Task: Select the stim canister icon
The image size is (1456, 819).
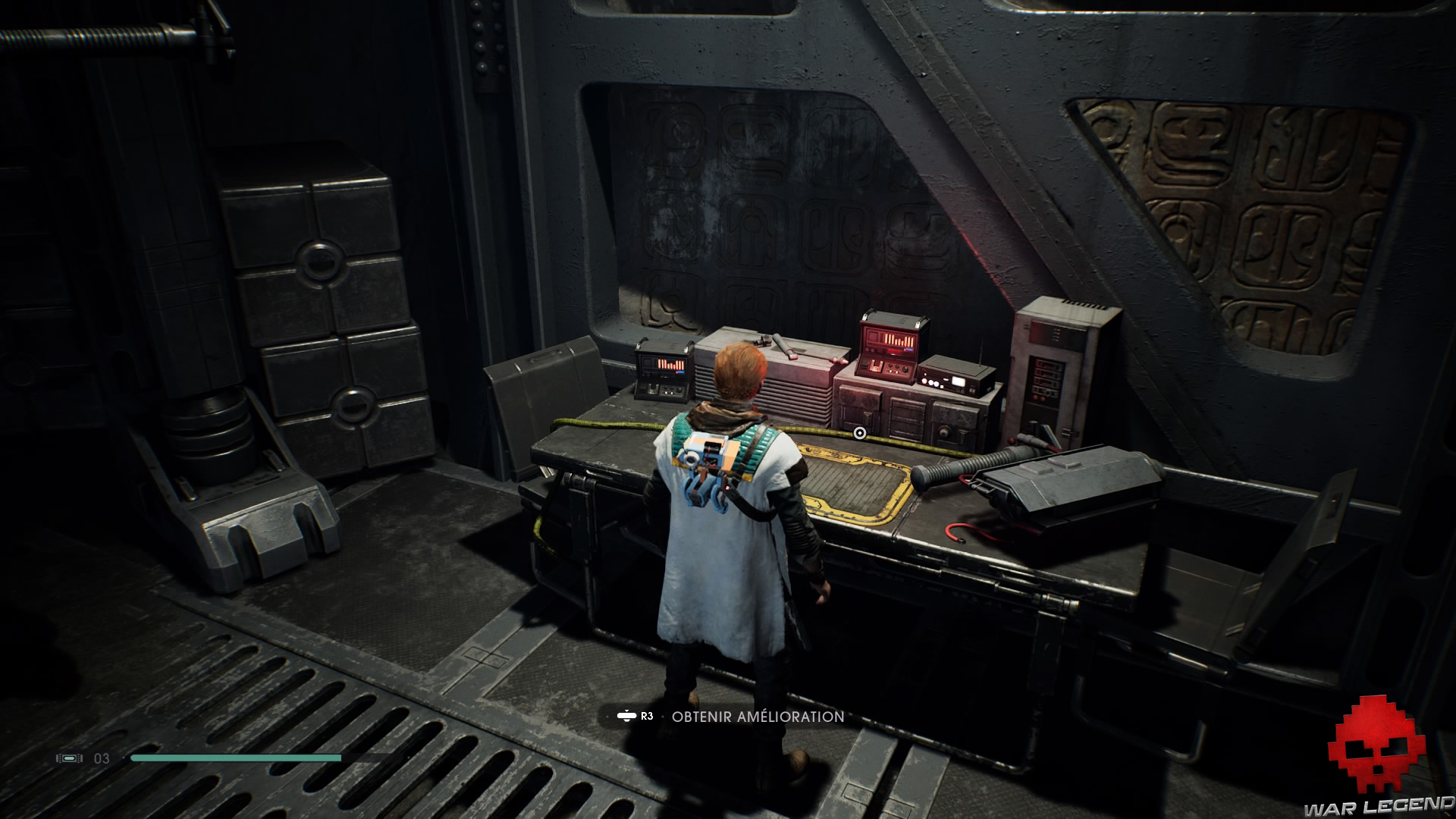Action: pyautogui.click(x=69, y=758)
